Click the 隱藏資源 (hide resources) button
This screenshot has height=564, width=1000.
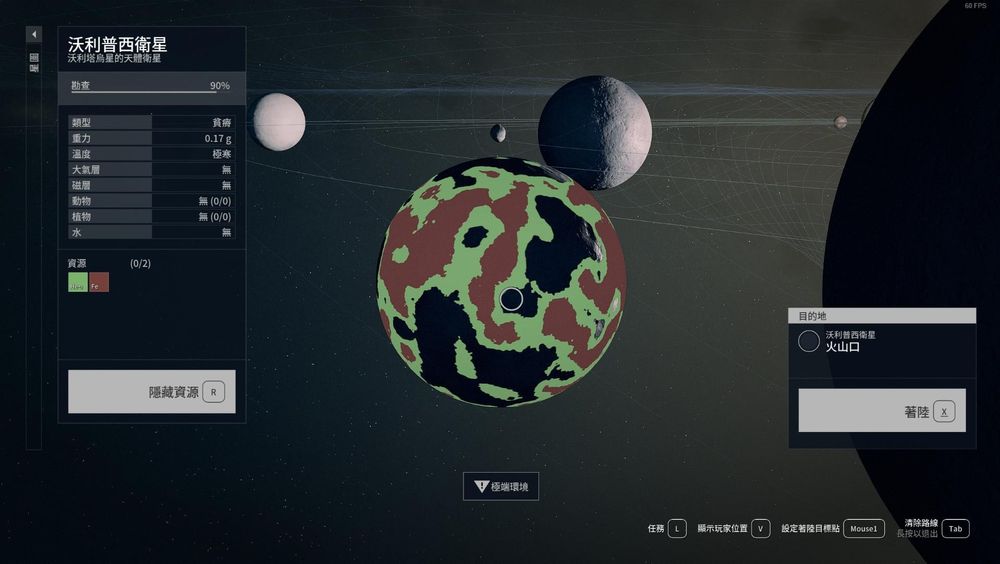click(x=152, y=392)
